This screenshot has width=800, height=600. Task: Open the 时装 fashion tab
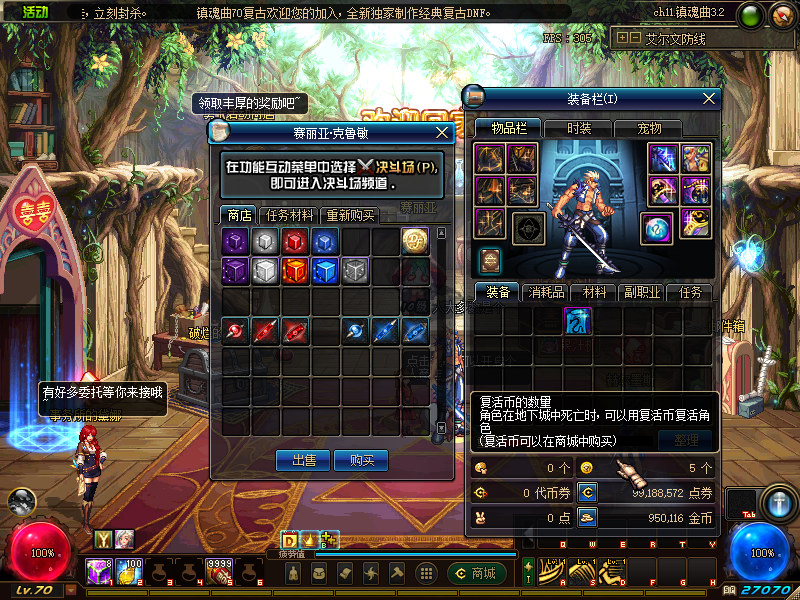point(579,128)
